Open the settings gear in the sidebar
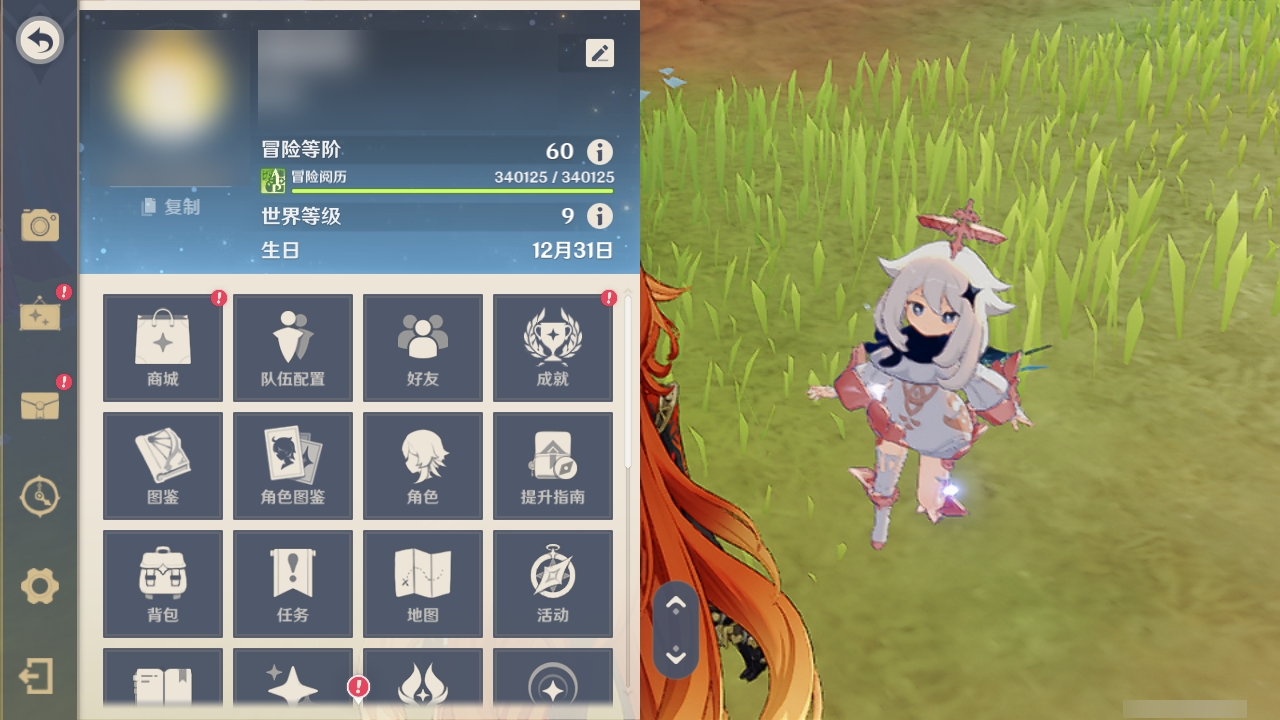1280x720 pixels. pyautogui.click(x=39, y=587)
